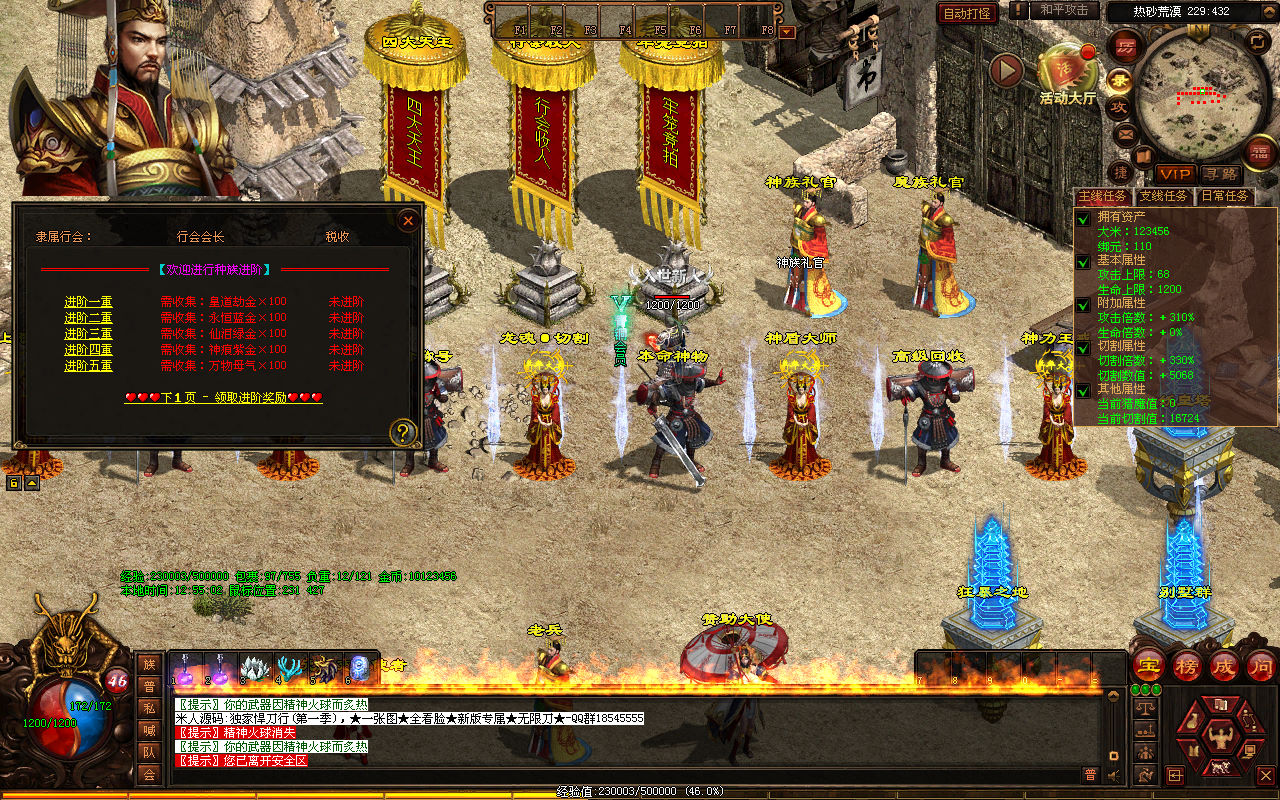Switch to the 日常任务 daily quest tab
Viewport: 1280px width, 800px height.
pos(1224,196)
